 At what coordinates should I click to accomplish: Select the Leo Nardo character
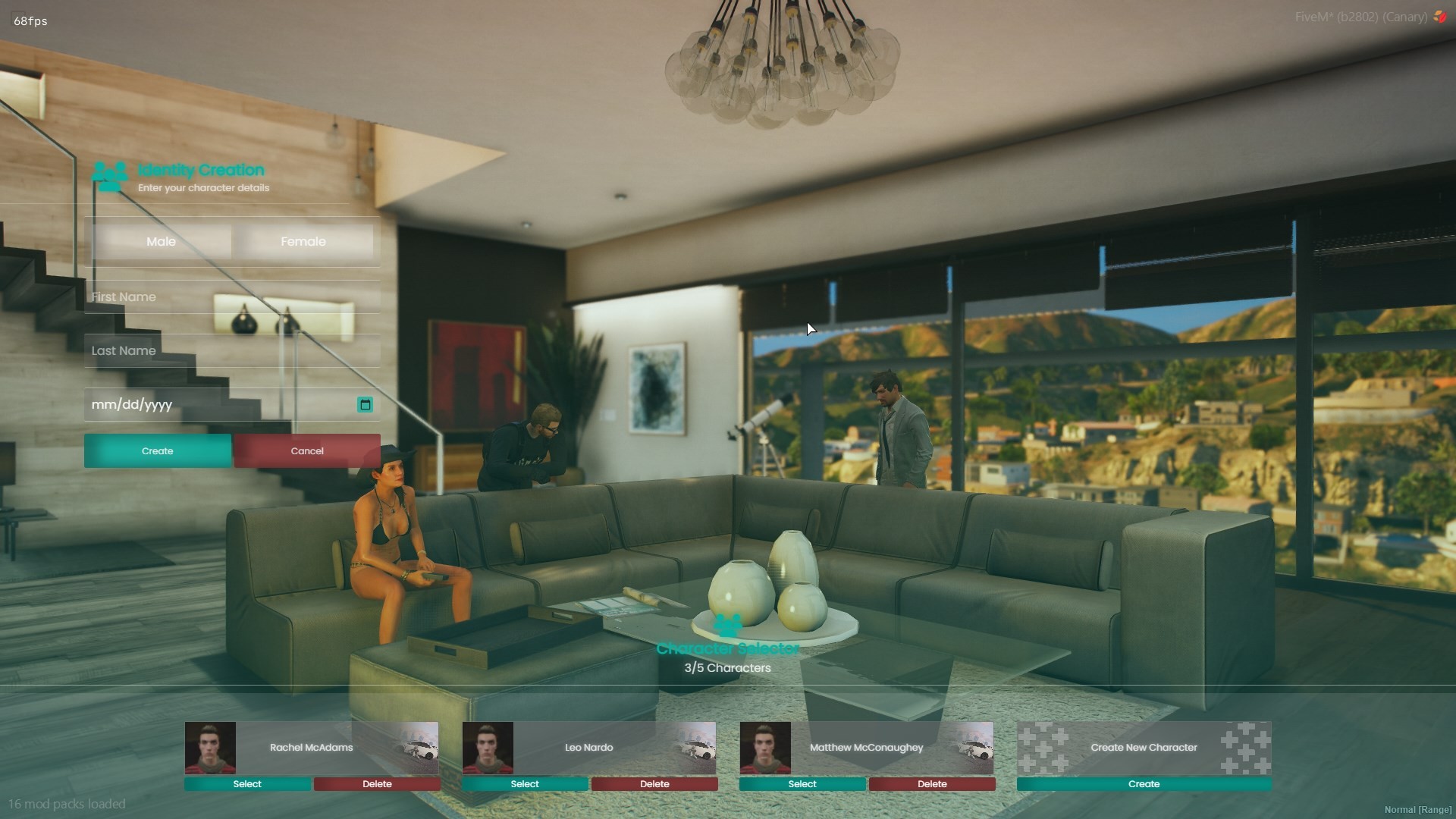tap(525, 784)
